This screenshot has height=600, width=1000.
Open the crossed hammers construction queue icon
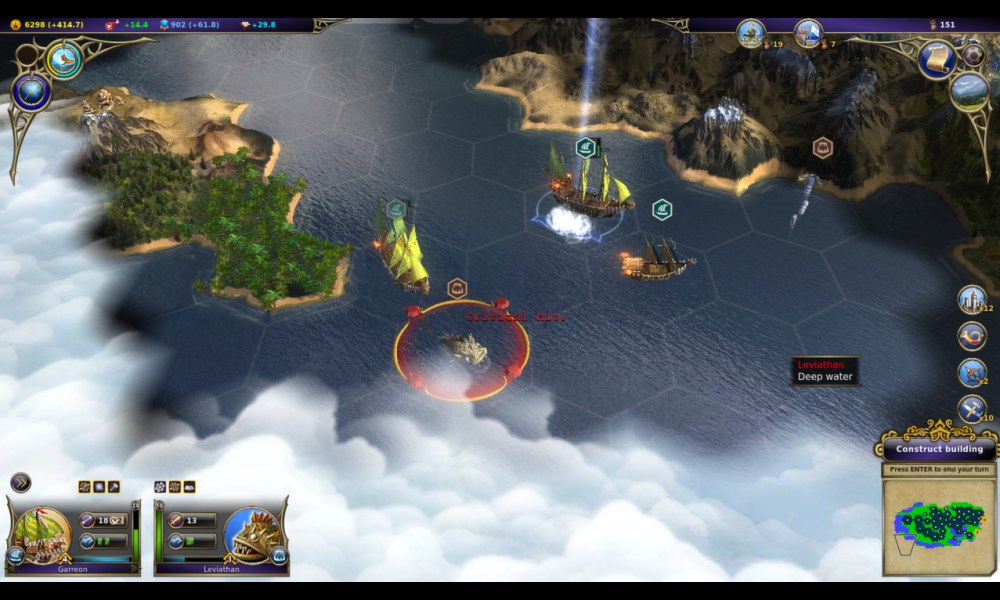click(x=971, y=409)
